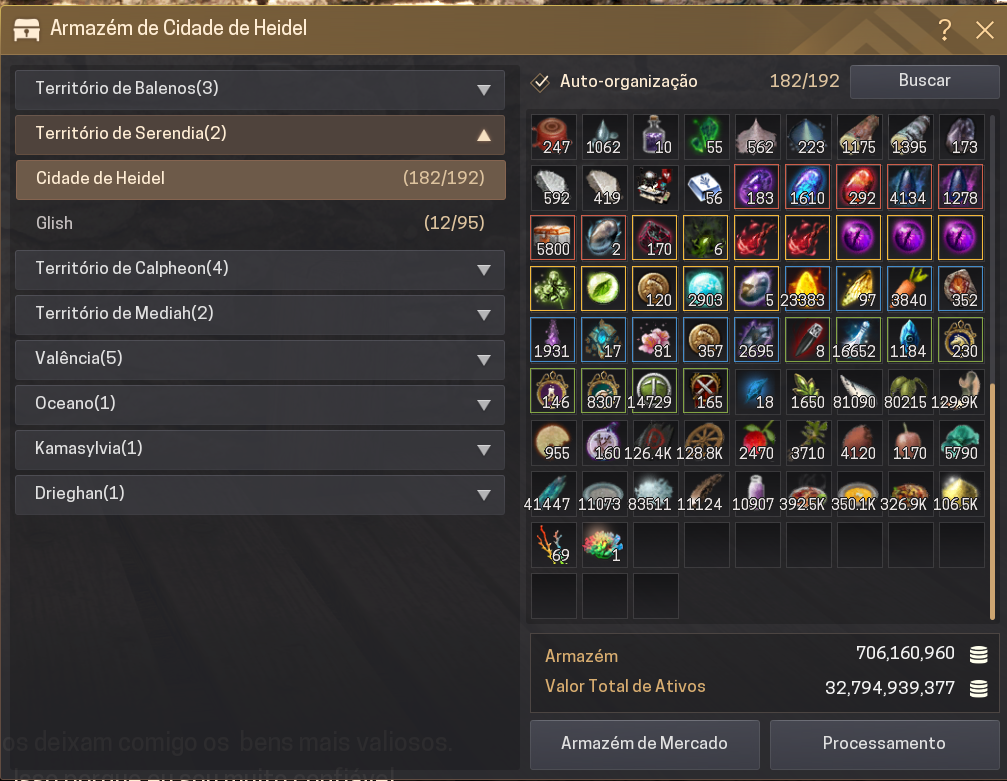Open Armazém de Mercado
This screenshot has width=1007, height=781.
pos(644,744)
